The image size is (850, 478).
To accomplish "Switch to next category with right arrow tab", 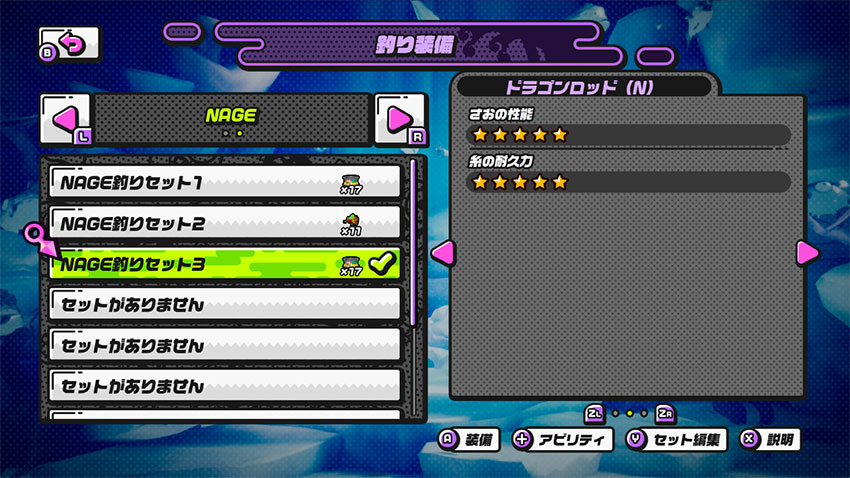I will tap(399, 119).
